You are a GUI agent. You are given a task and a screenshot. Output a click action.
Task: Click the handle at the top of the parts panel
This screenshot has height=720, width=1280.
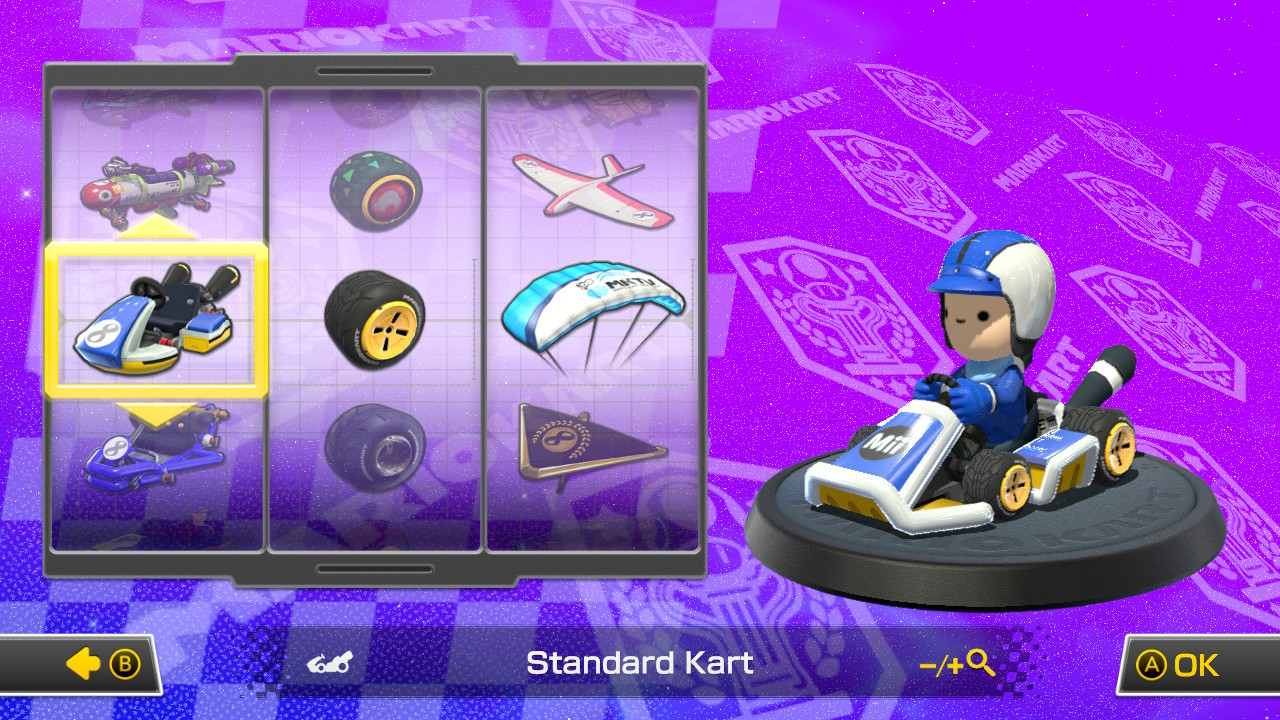(374, 72)
